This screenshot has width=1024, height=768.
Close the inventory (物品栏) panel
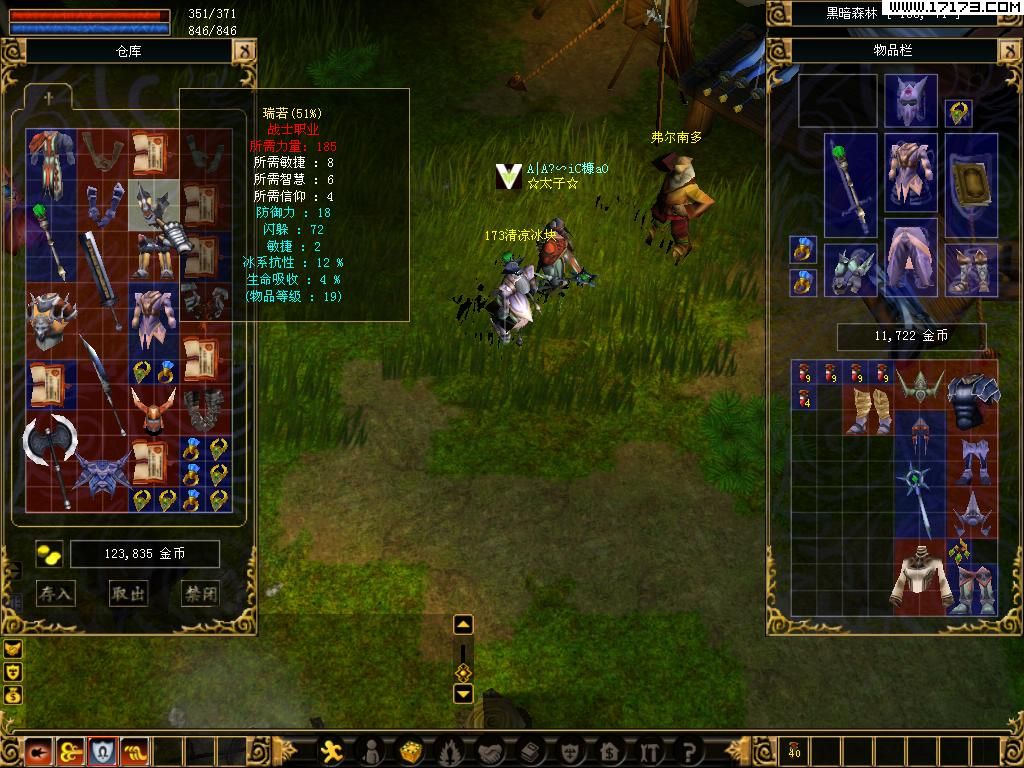click(x=1010, y=50)
